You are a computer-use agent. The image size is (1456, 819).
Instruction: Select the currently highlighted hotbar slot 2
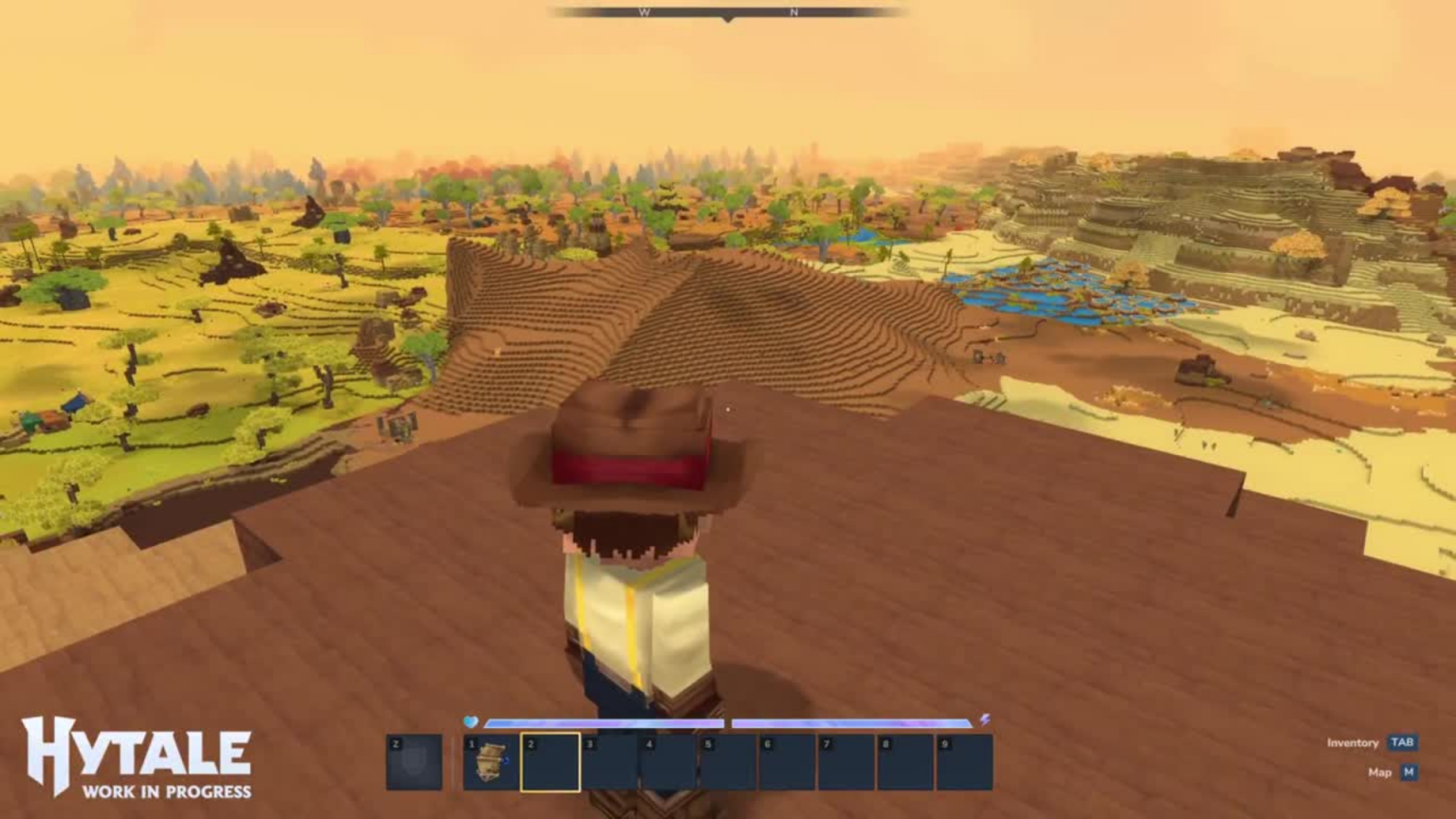[x=551, y=762]
